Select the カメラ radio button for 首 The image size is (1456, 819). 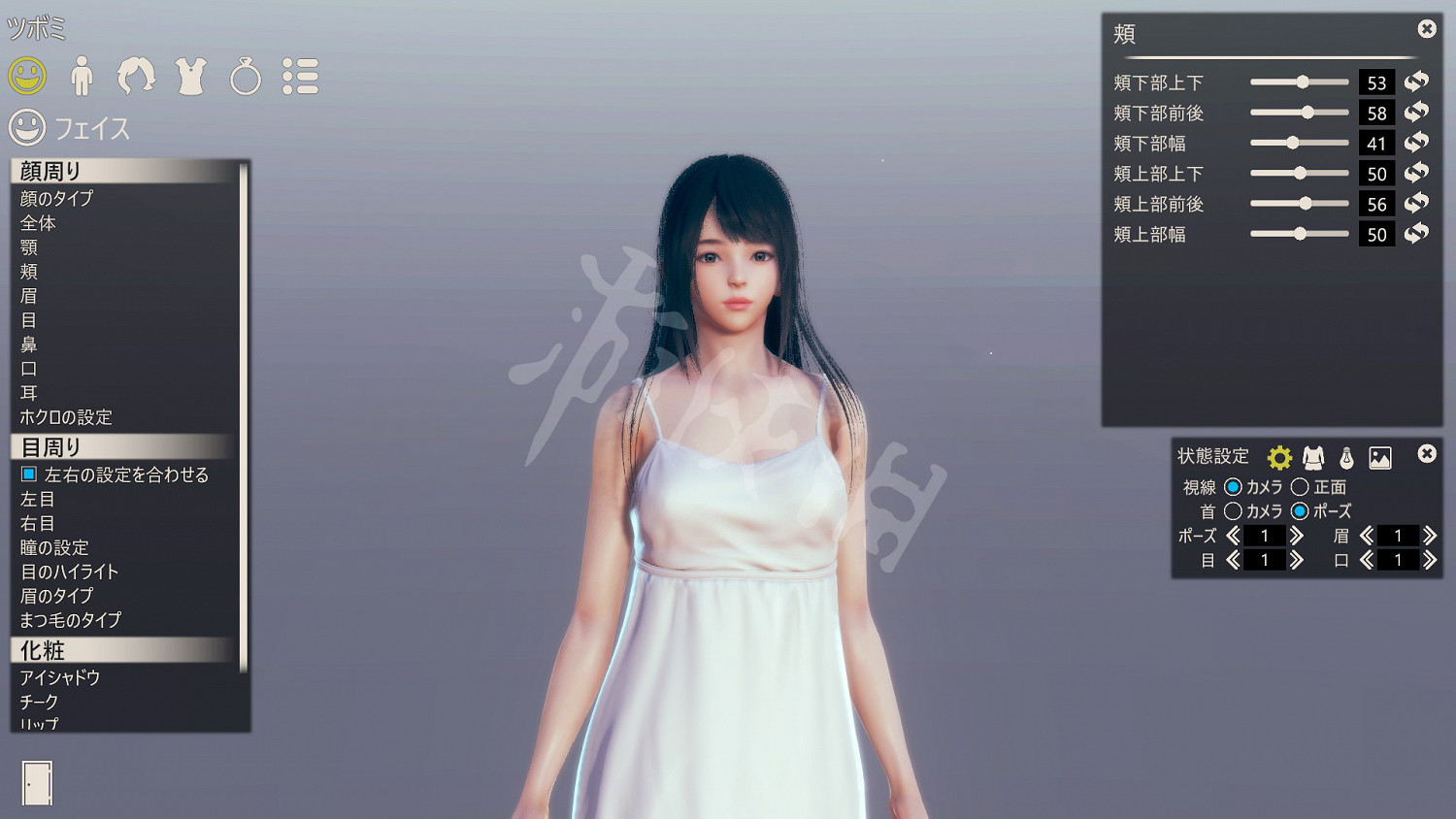pos(1234,511)
